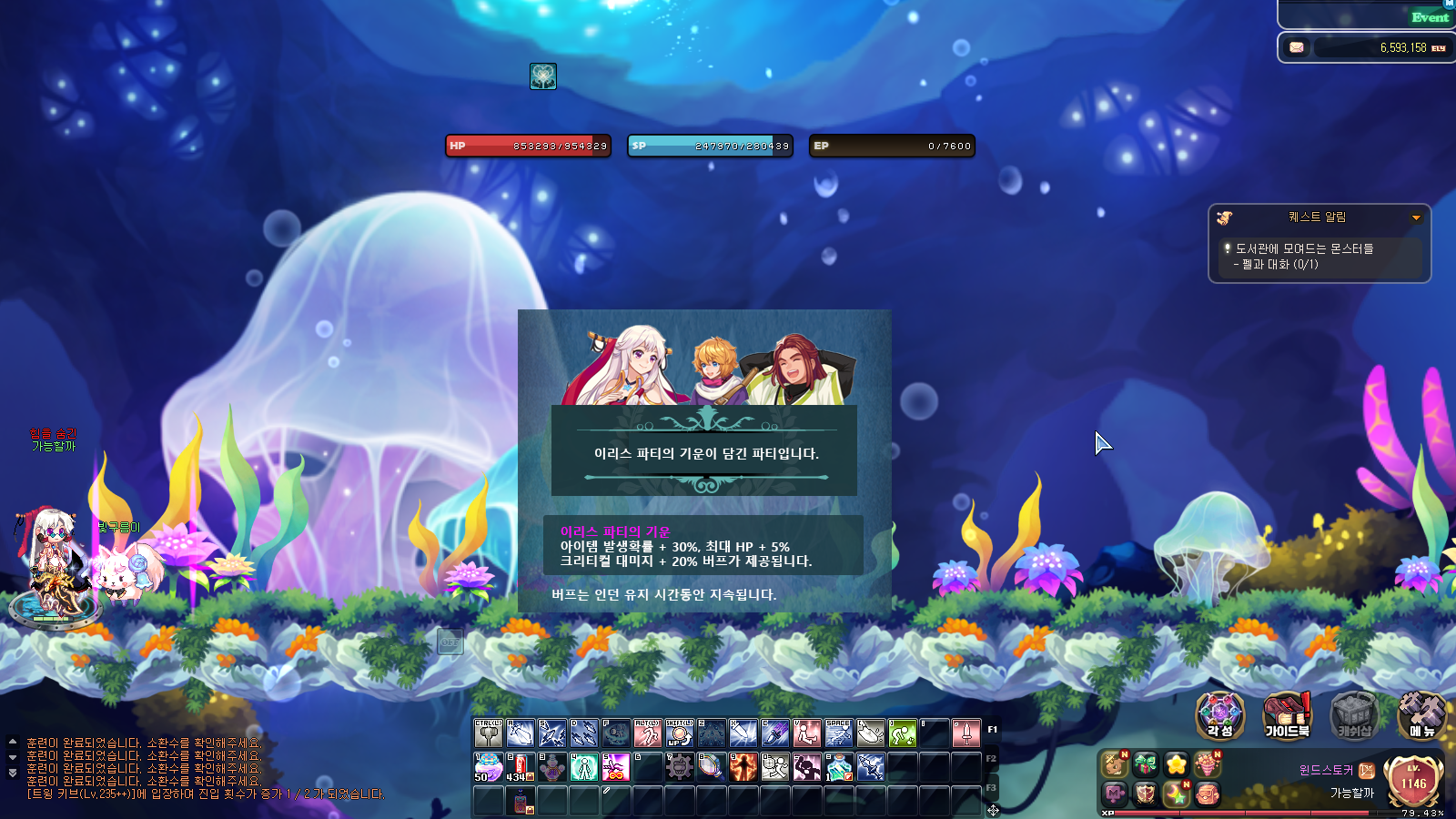Activate the pink sword skill icon

[x=966, y=733]
